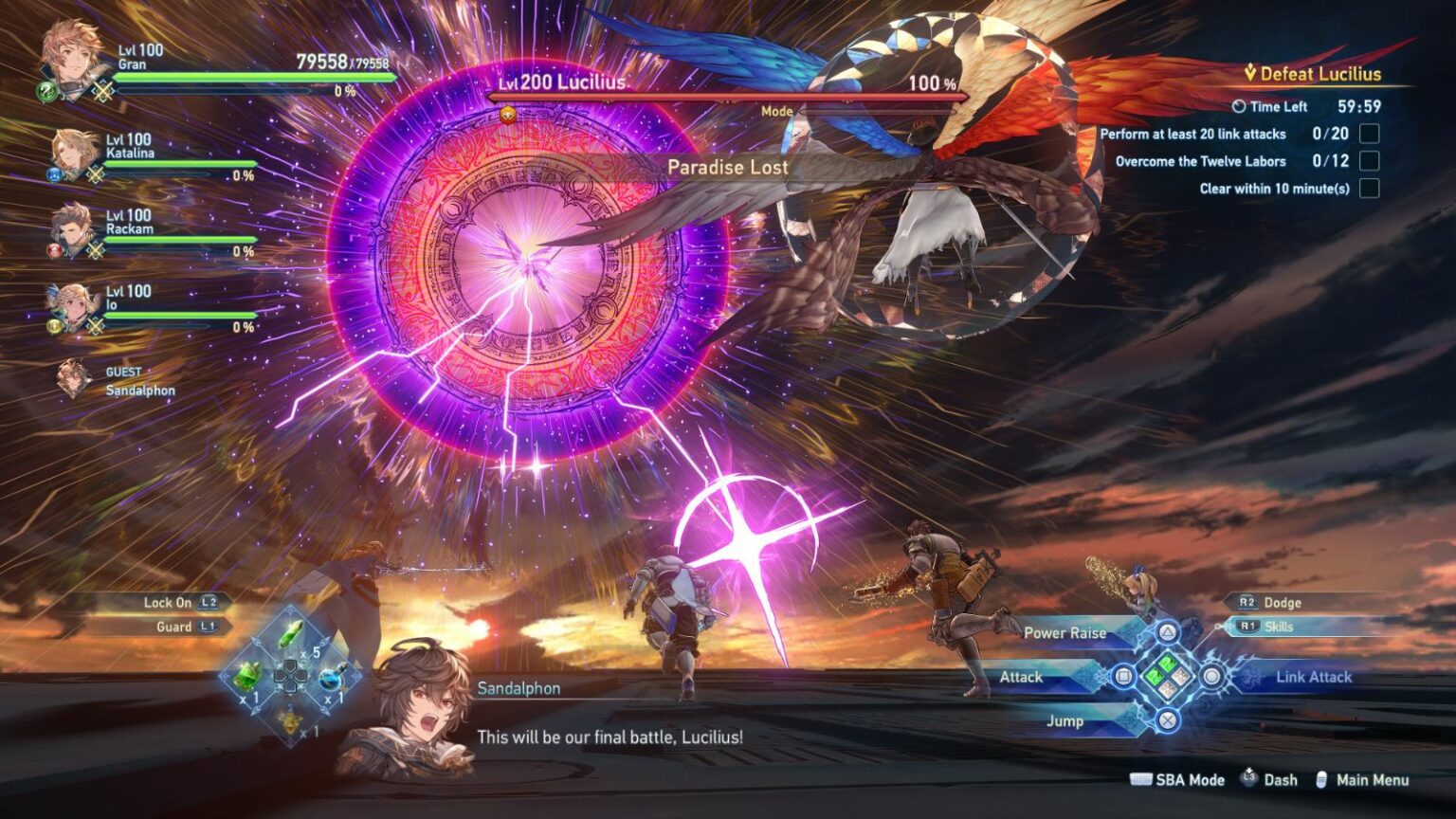Click the yellow revival item icon
This screenshot has width=1456, height=819.
291,722
